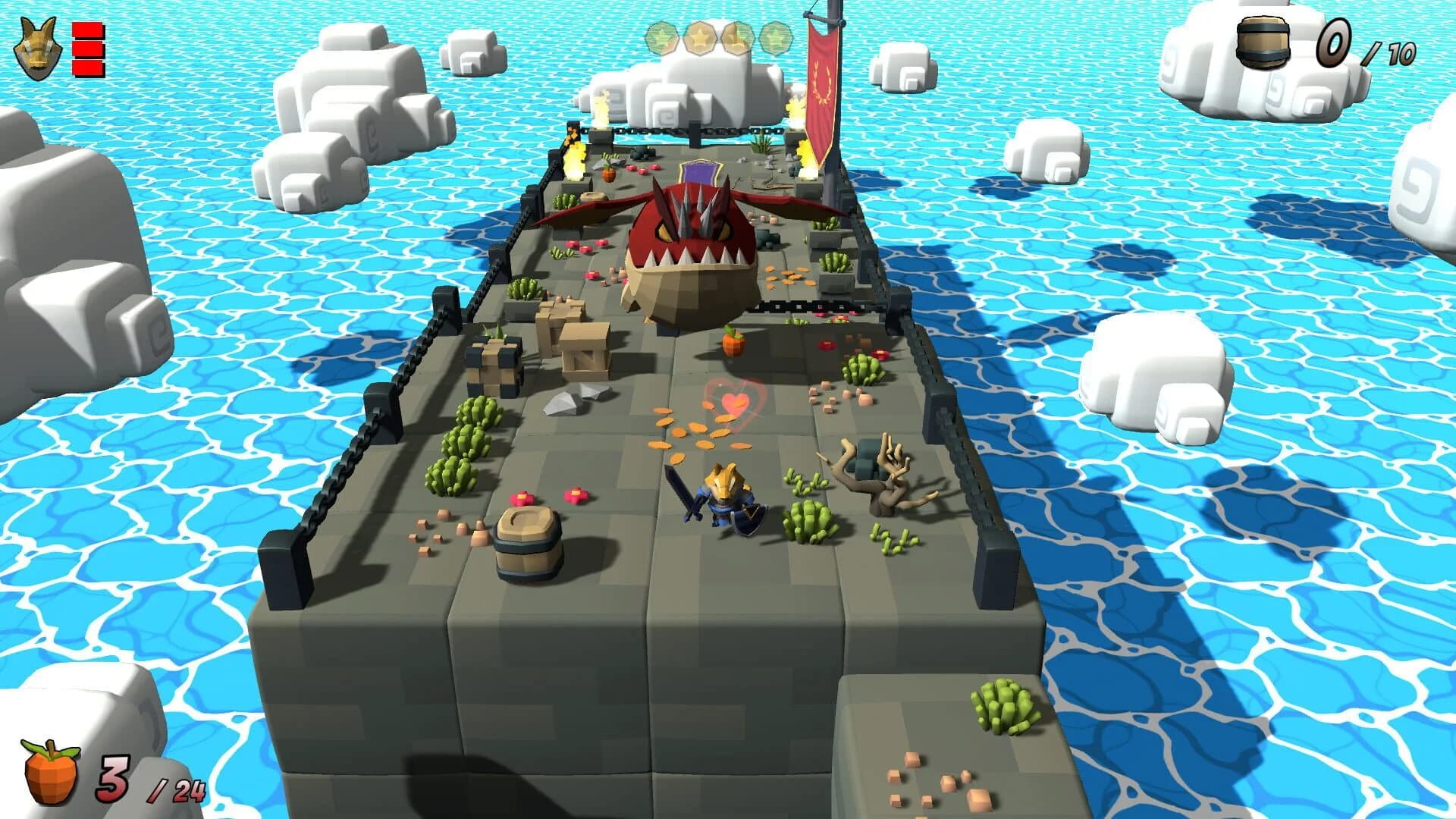Toggle the middle red health bar segment
The height and width of the screenshot is (819, 1456).
[x=86, y=47]
